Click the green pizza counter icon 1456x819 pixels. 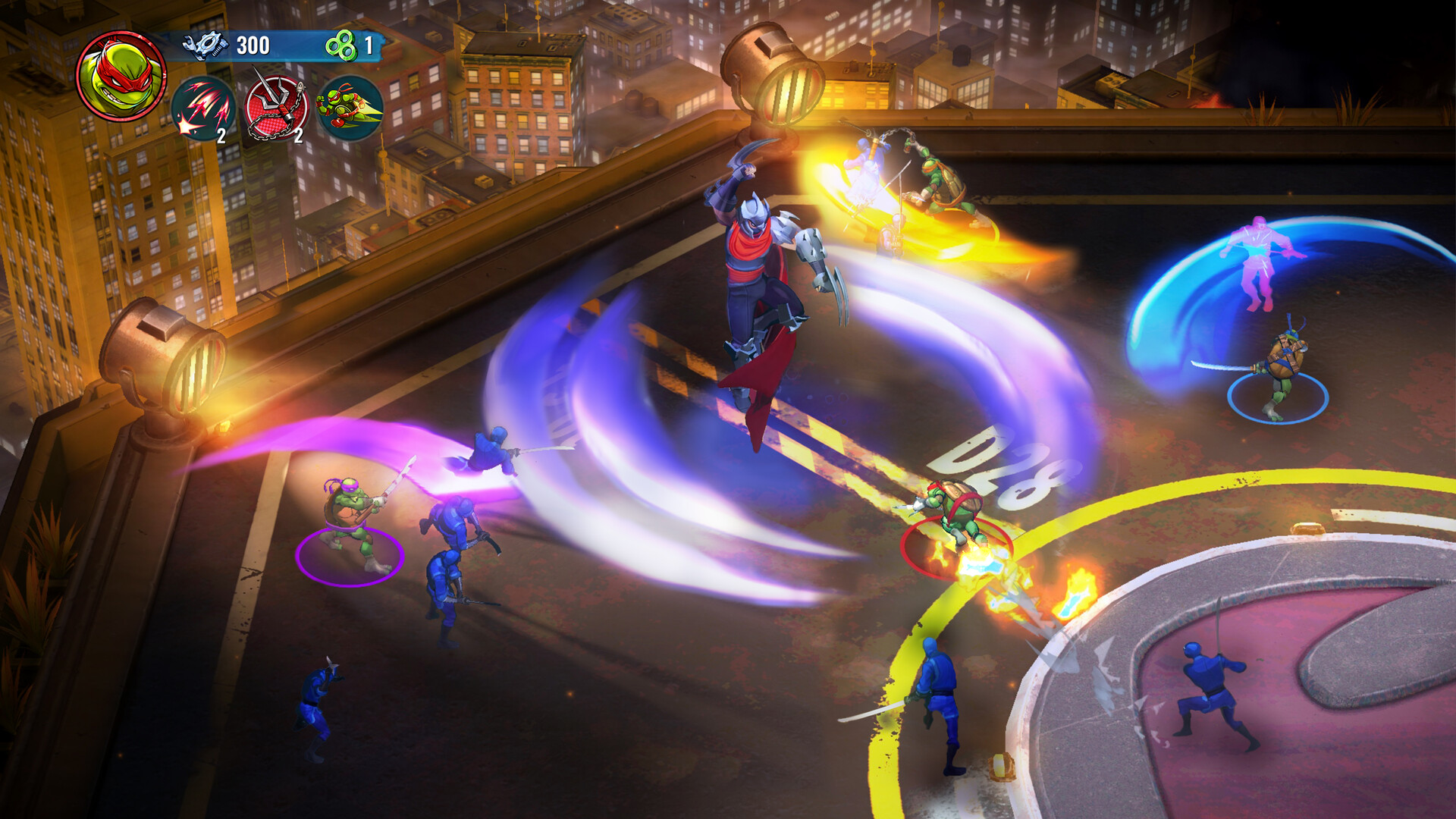click(x=340, y=45)
